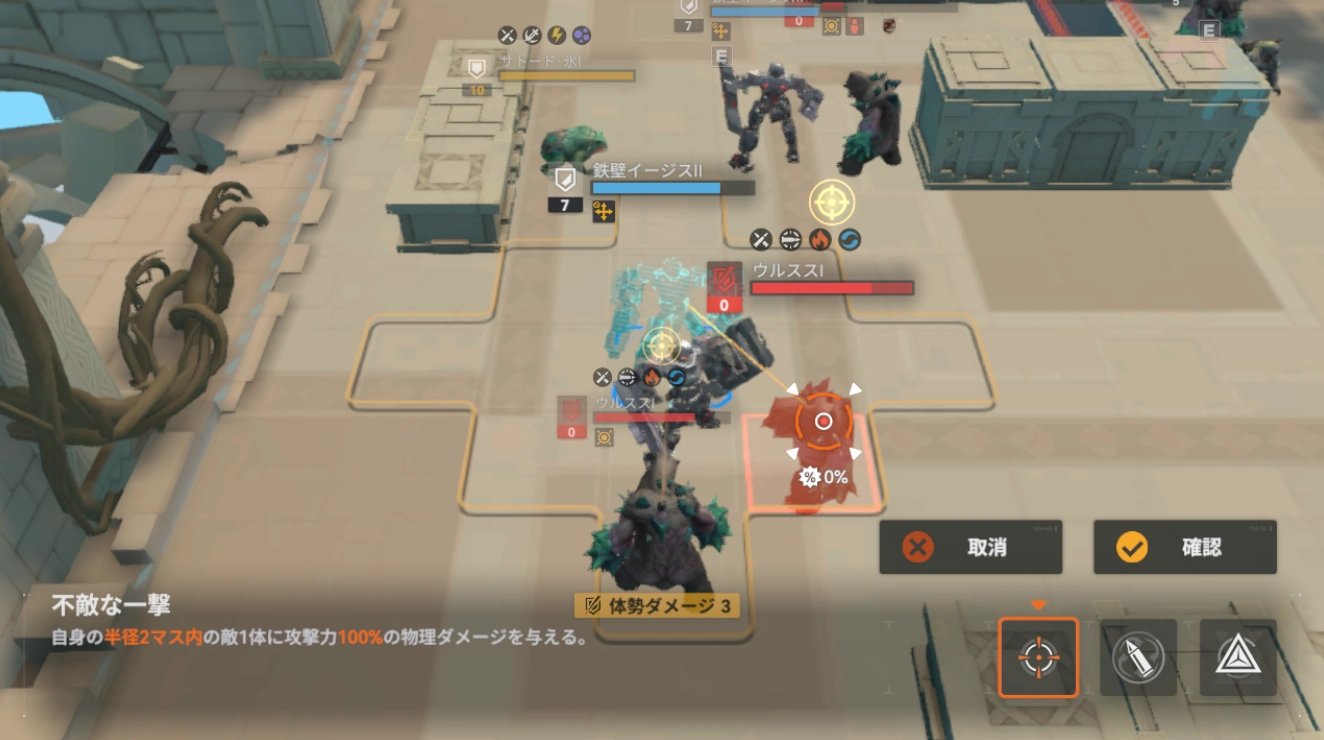Screen dimensions: 1324x740
Task: Click the 0% hit chance indicator
Action: coord(823,478)
